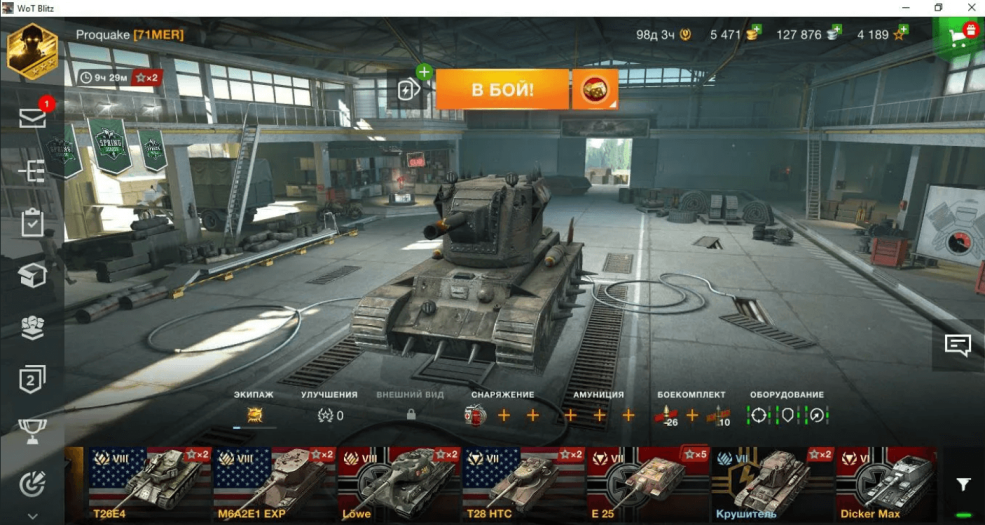Close the WoT Blitz window
This screenshot has height=525, width=985.
(967, 8)
